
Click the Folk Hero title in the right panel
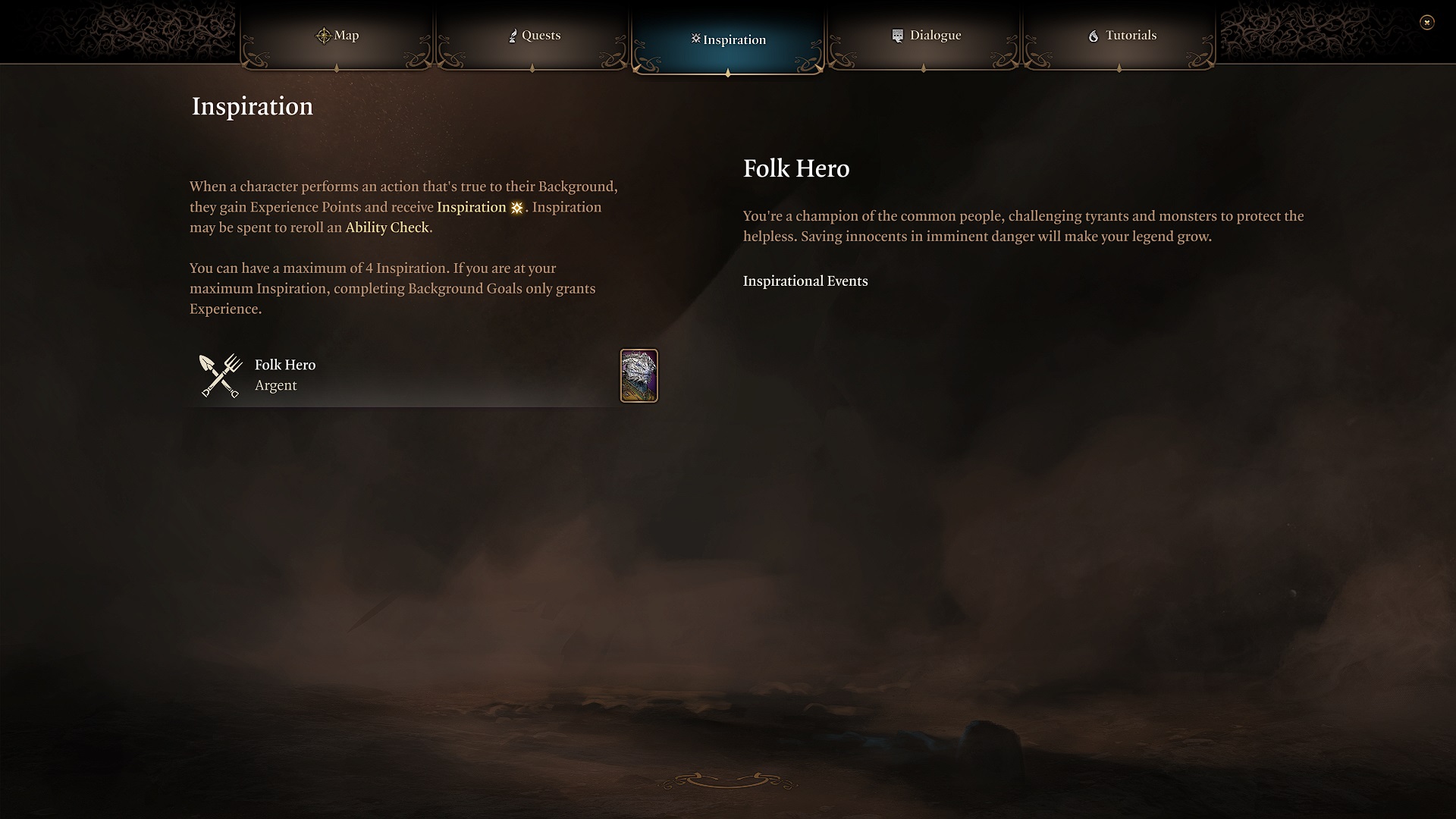pos(796,169)
